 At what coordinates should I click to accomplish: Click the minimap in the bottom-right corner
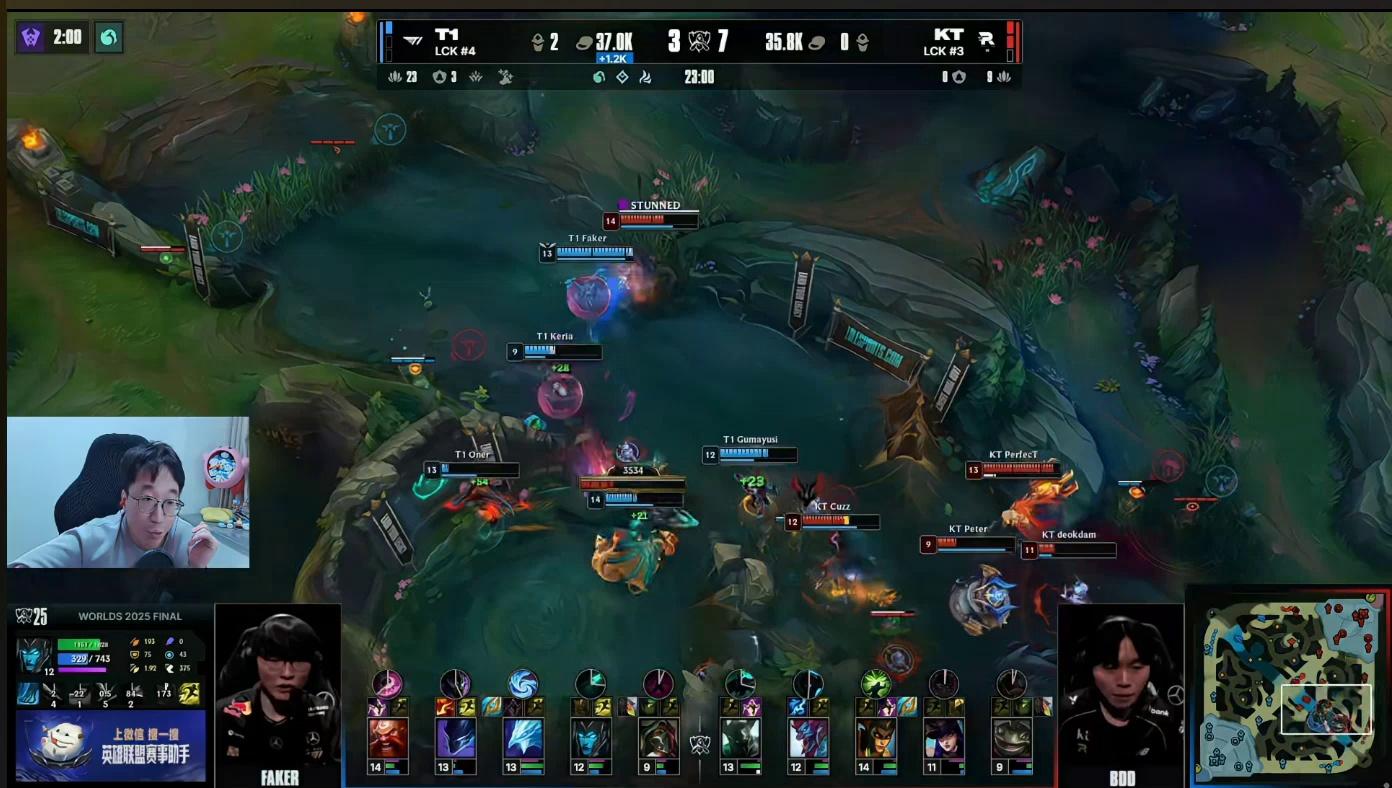pos(1286,686)
